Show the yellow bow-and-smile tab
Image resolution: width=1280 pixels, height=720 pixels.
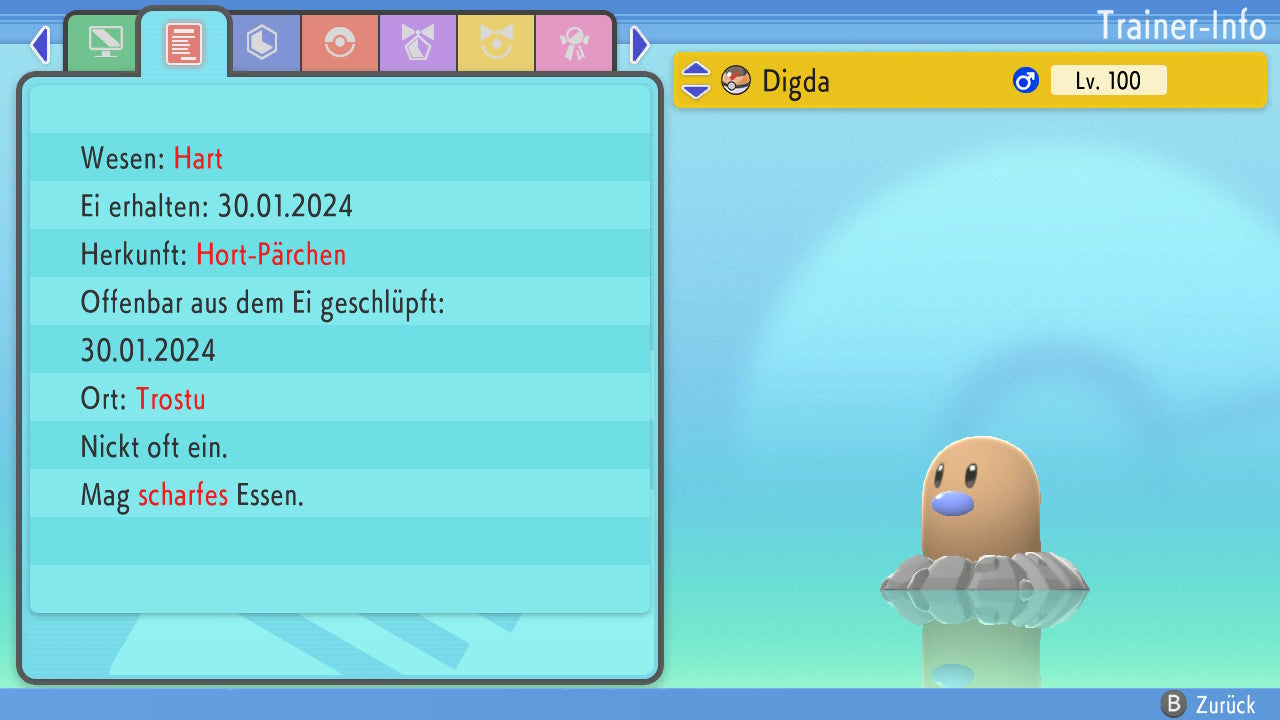(x=496, y=43)
